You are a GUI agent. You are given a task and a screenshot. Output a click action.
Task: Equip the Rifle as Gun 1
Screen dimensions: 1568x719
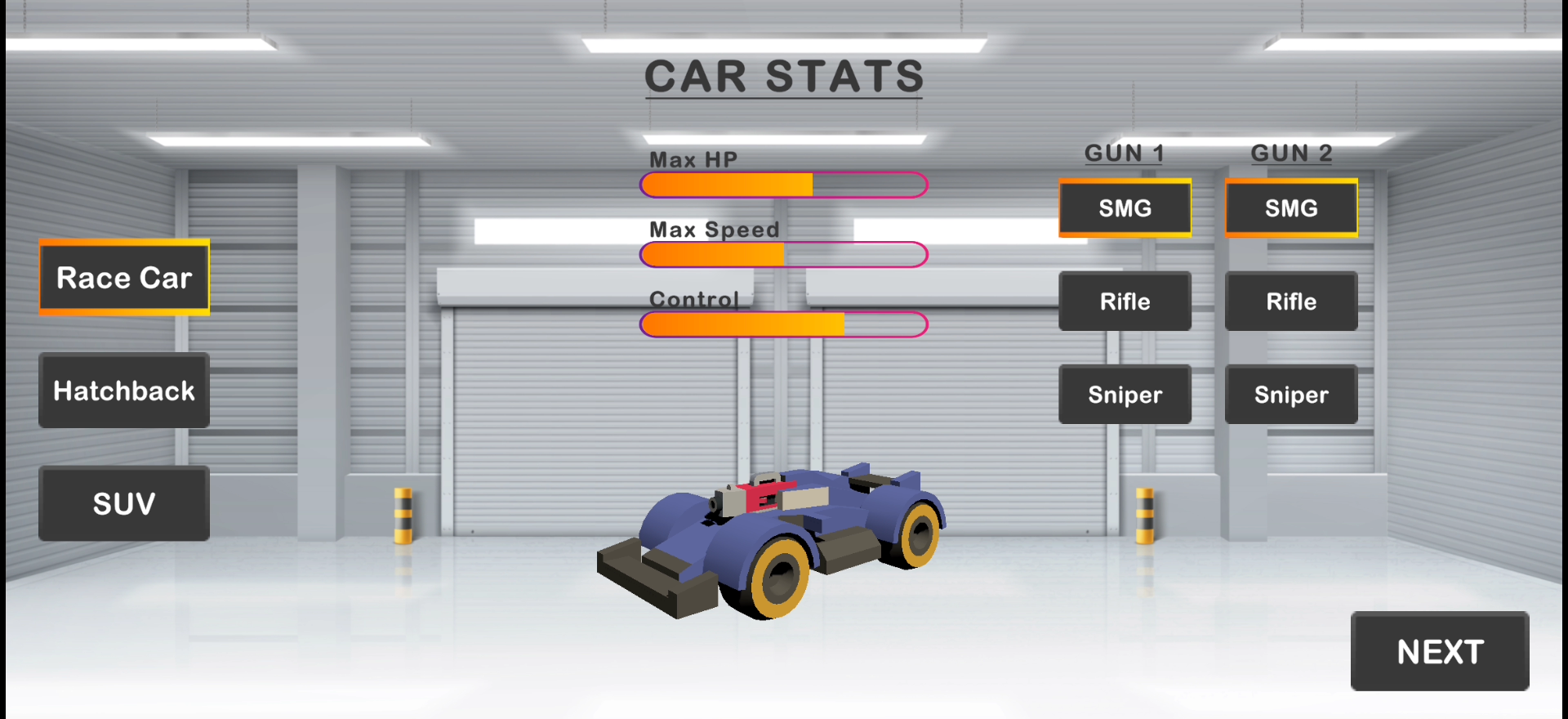1125,301
